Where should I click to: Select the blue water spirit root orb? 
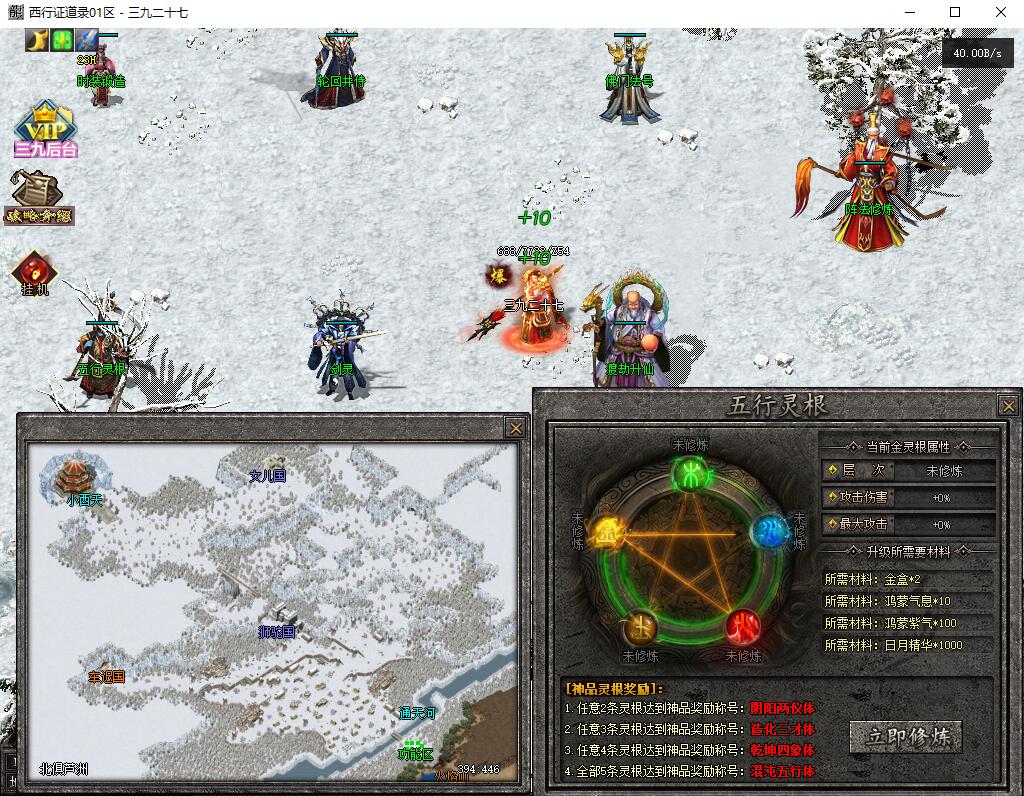coord(768,530)
